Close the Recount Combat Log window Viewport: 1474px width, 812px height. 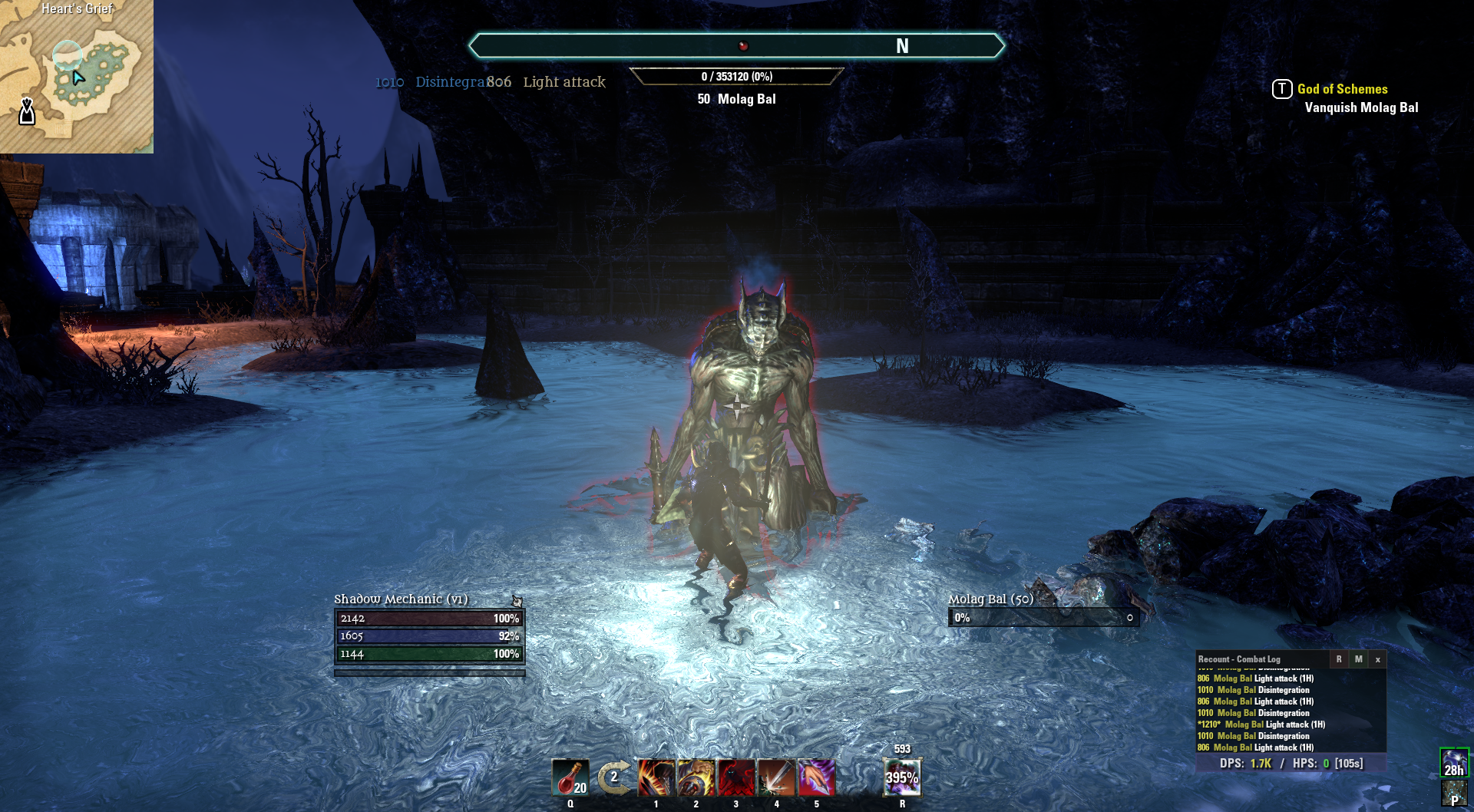click(x=1377, y=659)
